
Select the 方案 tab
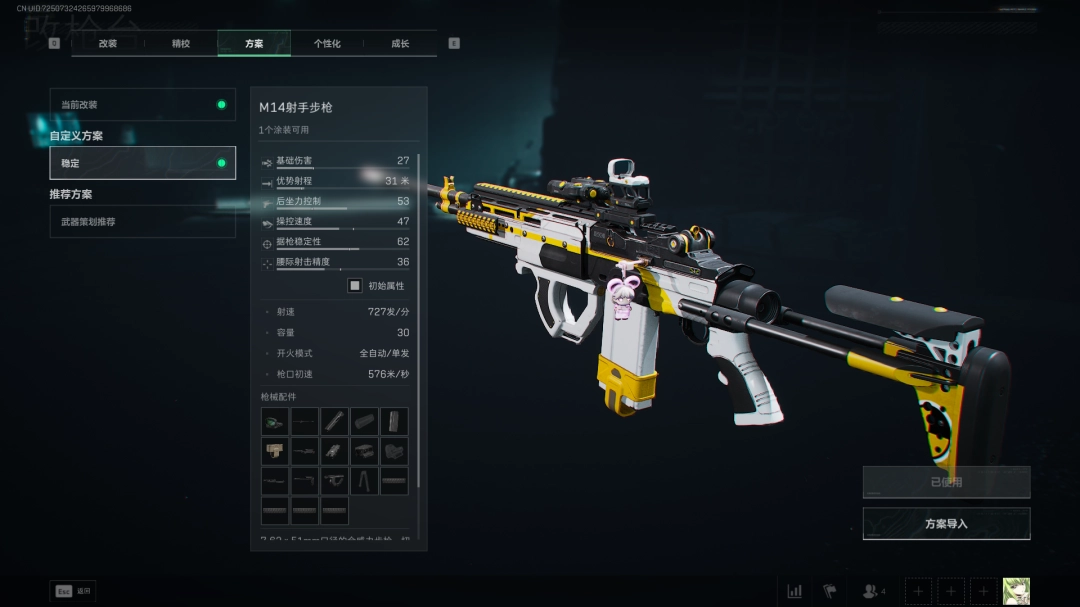254,44
